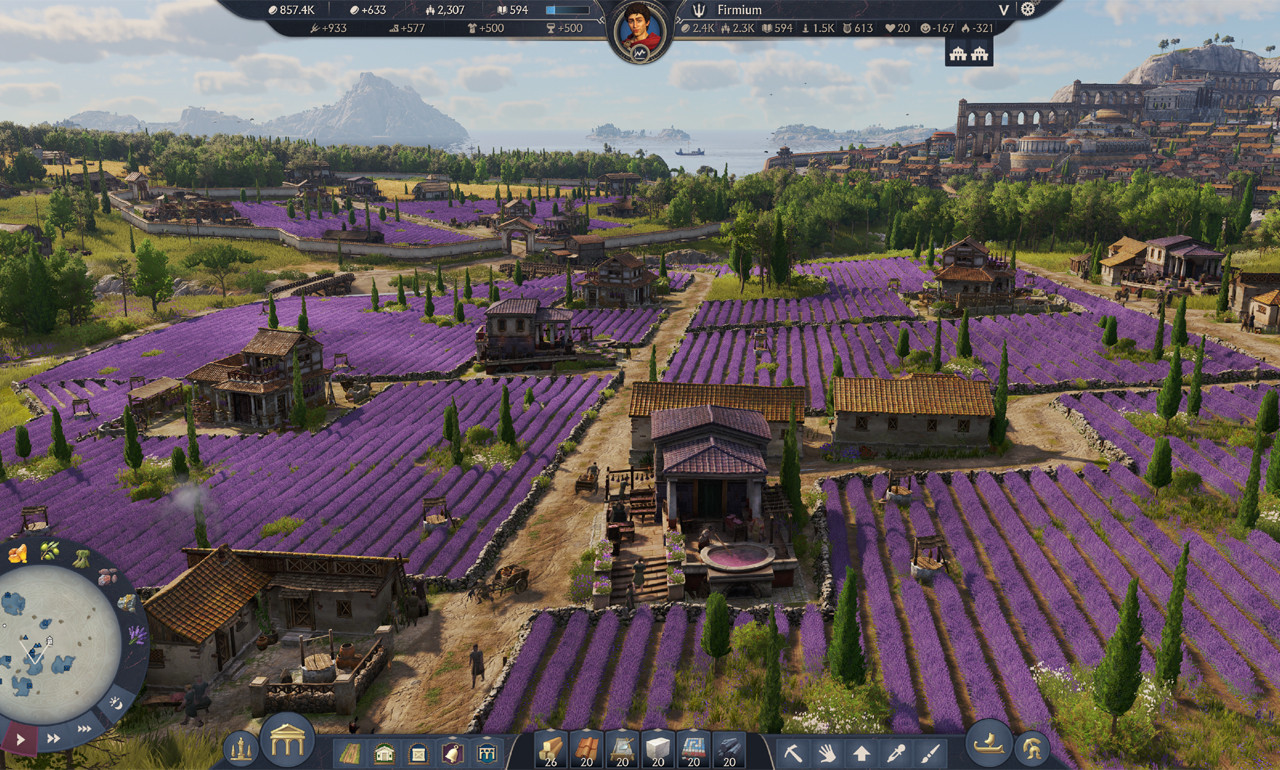Select the olives resource filter on minimap
The image size is (1280, 770).
click(49, 550)
